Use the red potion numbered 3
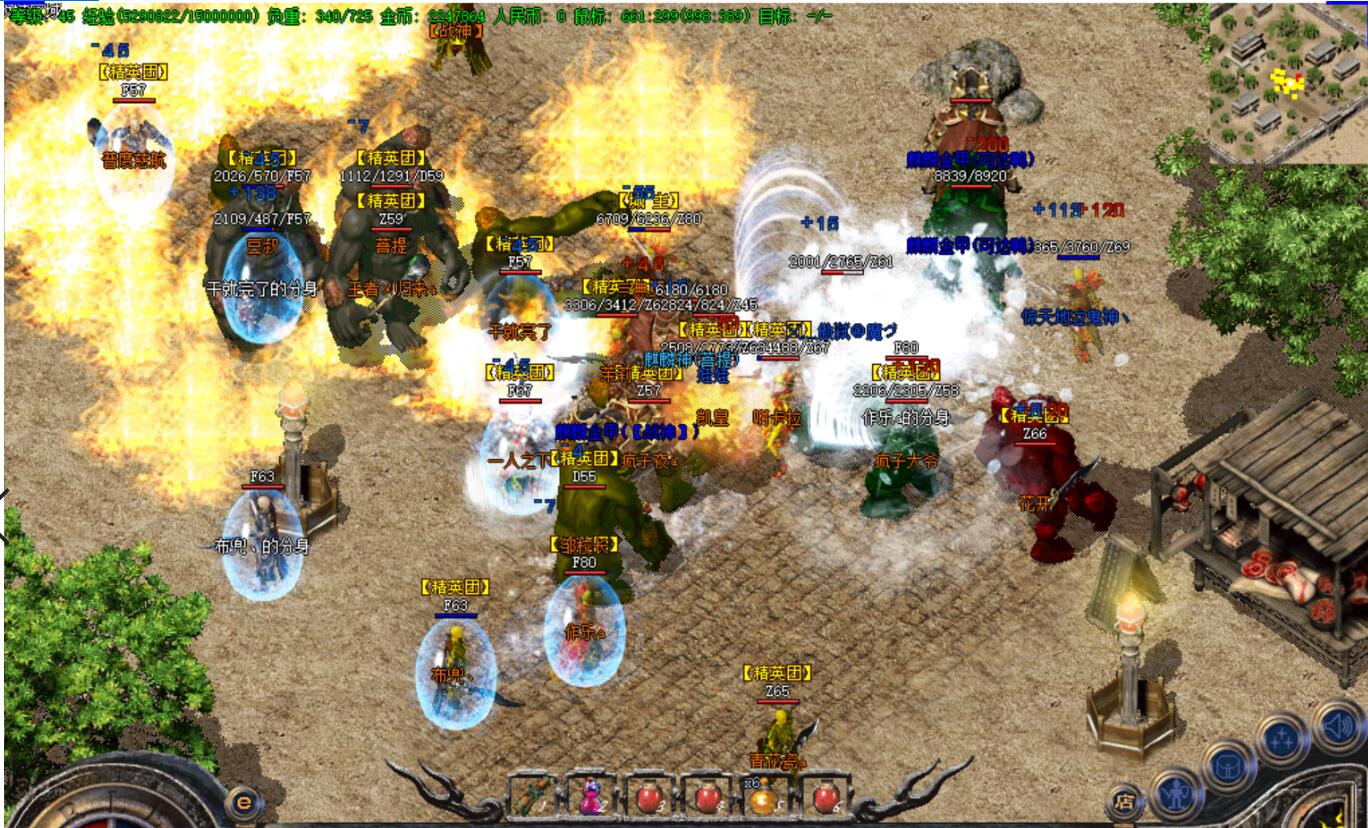 pyautogui.click(x=649, y=797)
